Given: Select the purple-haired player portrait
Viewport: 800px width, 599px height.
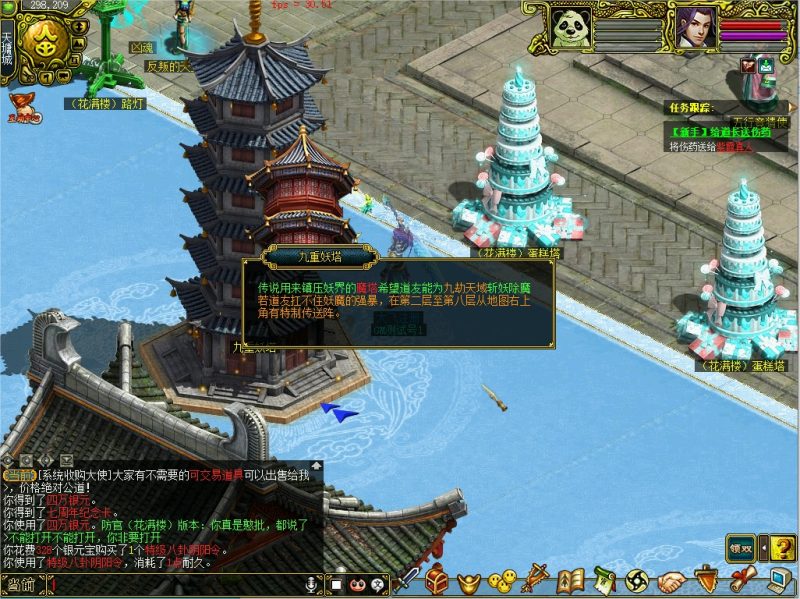Looking at the screenshot, I should (696, 27).
